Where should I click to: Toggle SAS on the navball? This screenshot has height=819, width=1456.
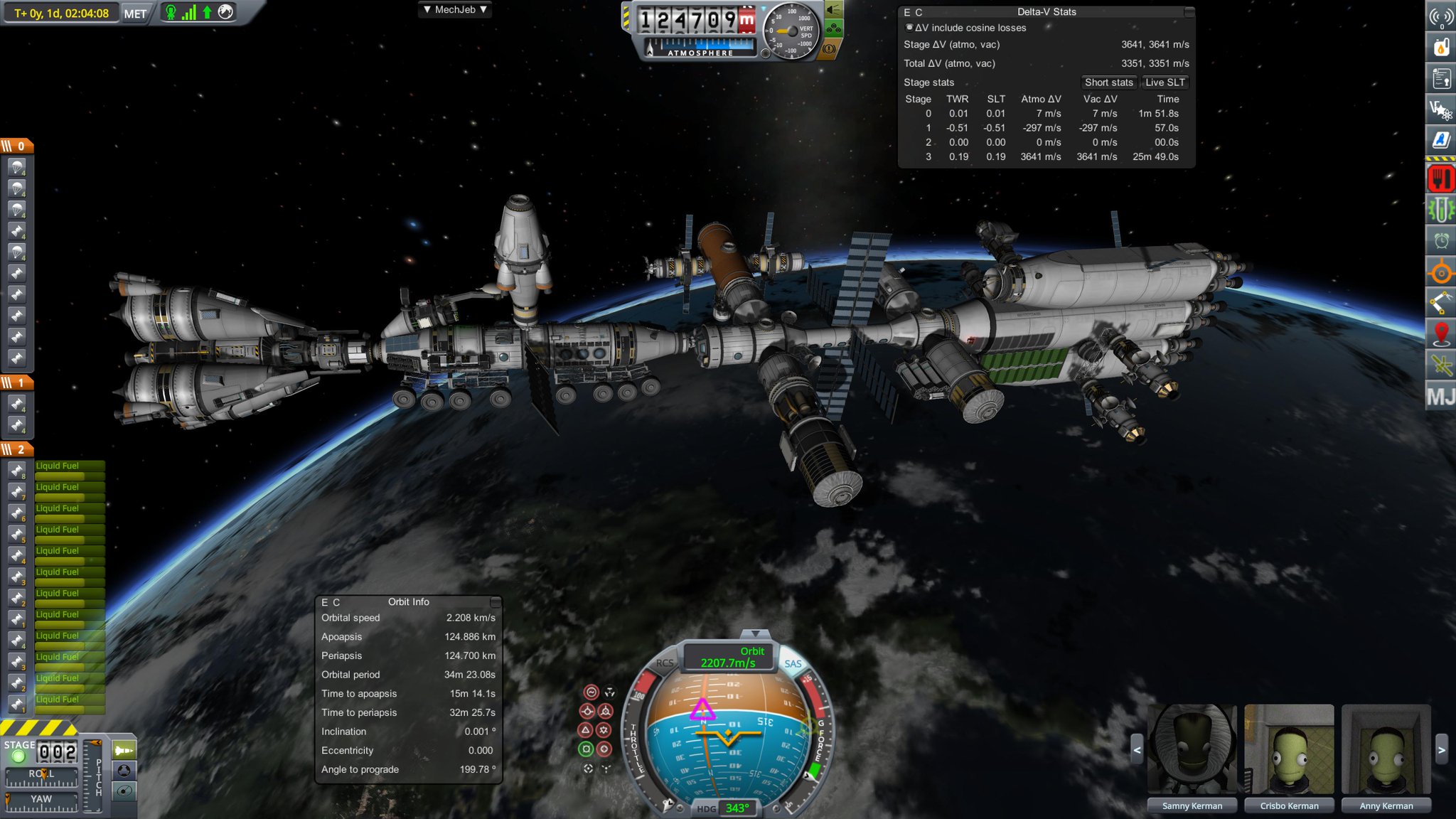pos(793,664)
